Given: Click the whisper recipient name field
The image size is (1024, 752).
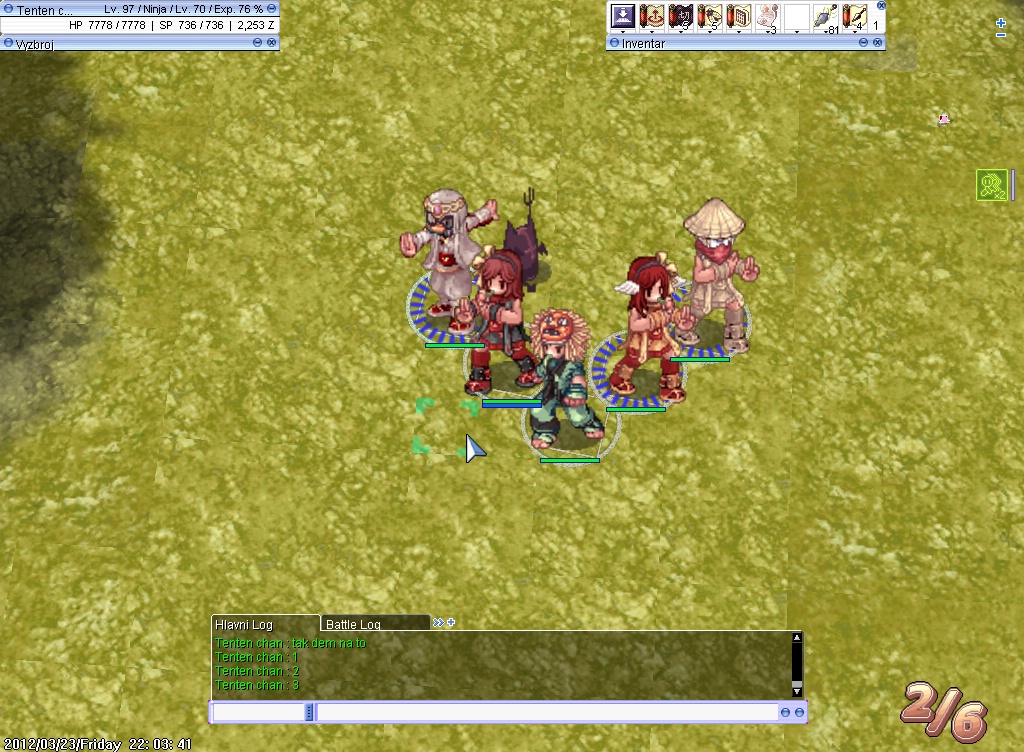Looking at the screenshot, I should click(259, 712).
